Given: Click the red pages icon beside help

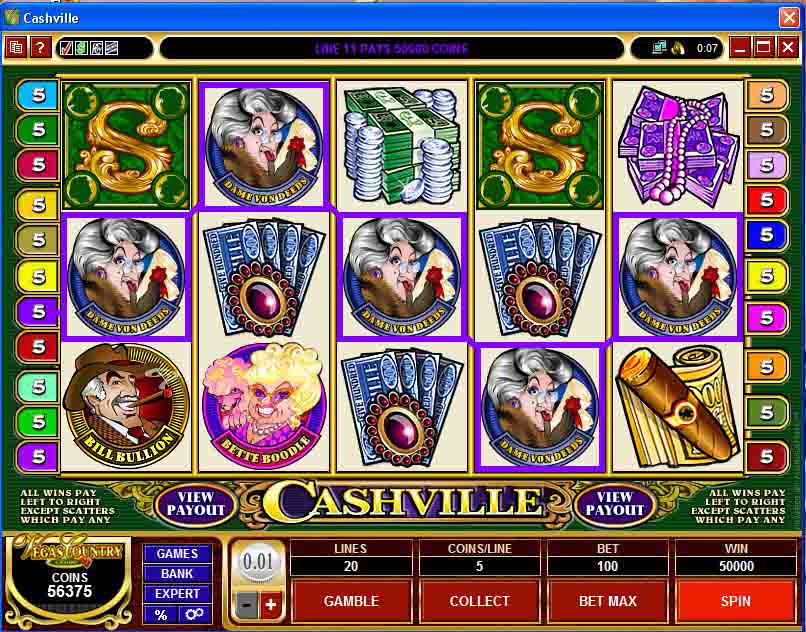Looking at the screenshot, I should coord(16,47).
